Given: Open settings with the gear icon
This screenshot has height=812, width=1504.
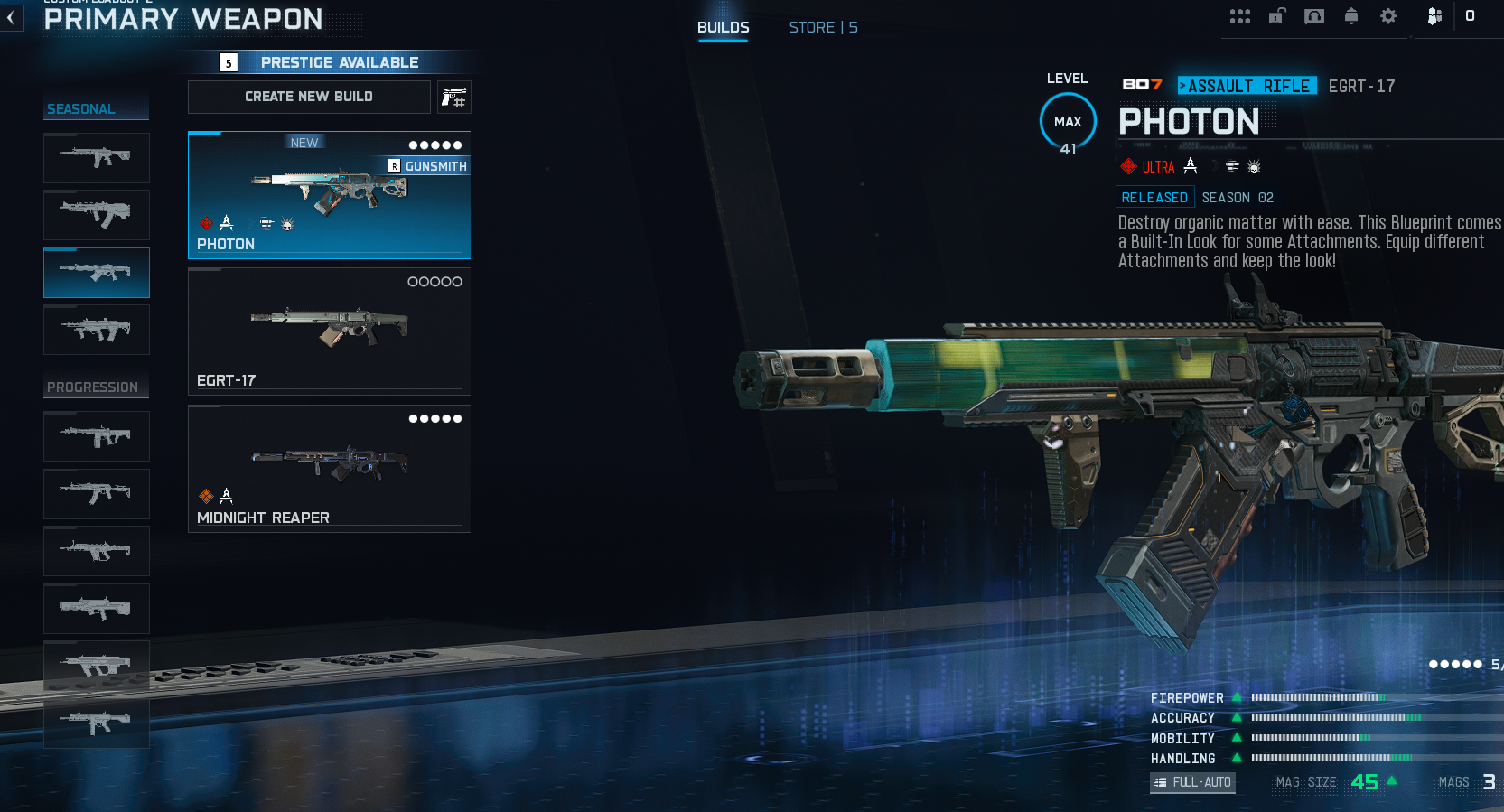Looking at the screenshot, I should (1388, 16).
